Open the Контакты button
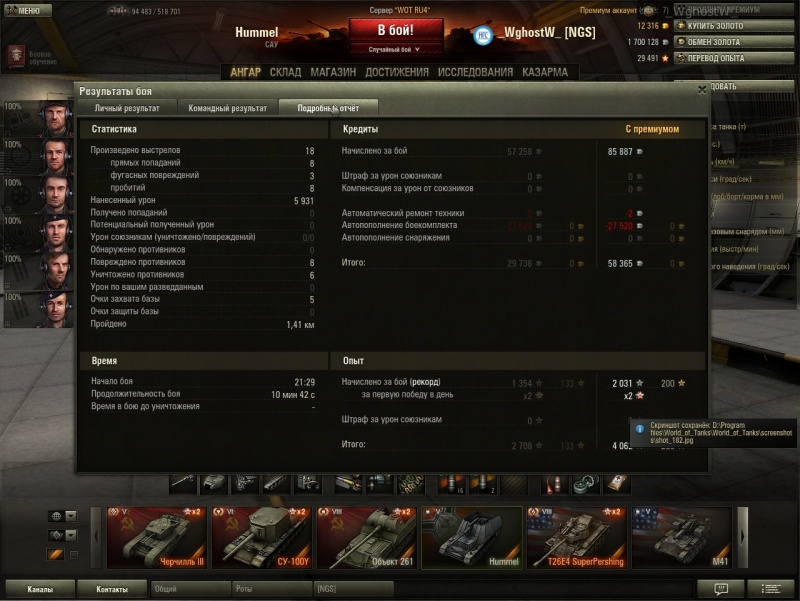Viewport: 800px width, 601px height. pos(111,589)
